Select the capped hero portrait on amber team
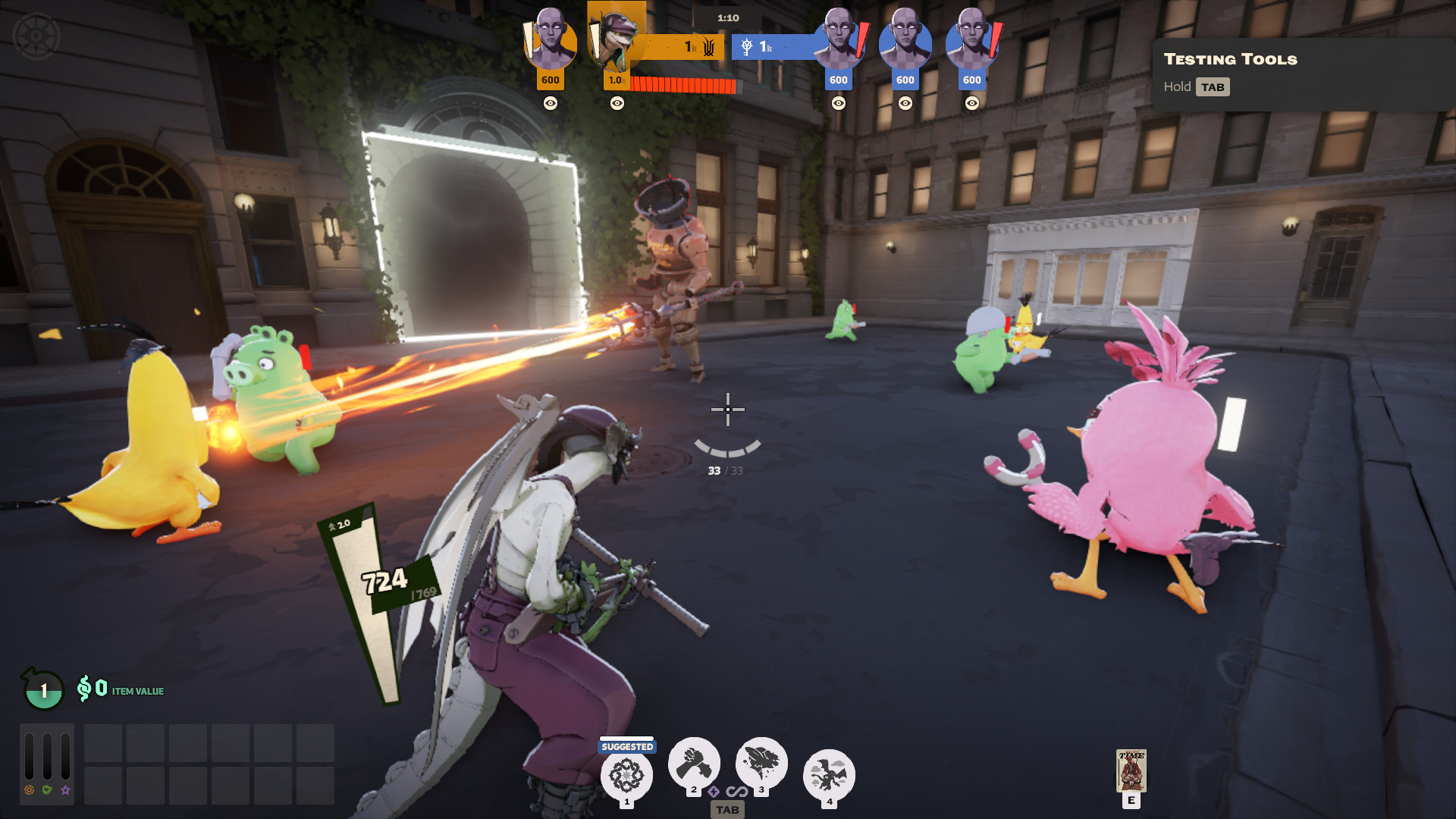 coord(616,39)
